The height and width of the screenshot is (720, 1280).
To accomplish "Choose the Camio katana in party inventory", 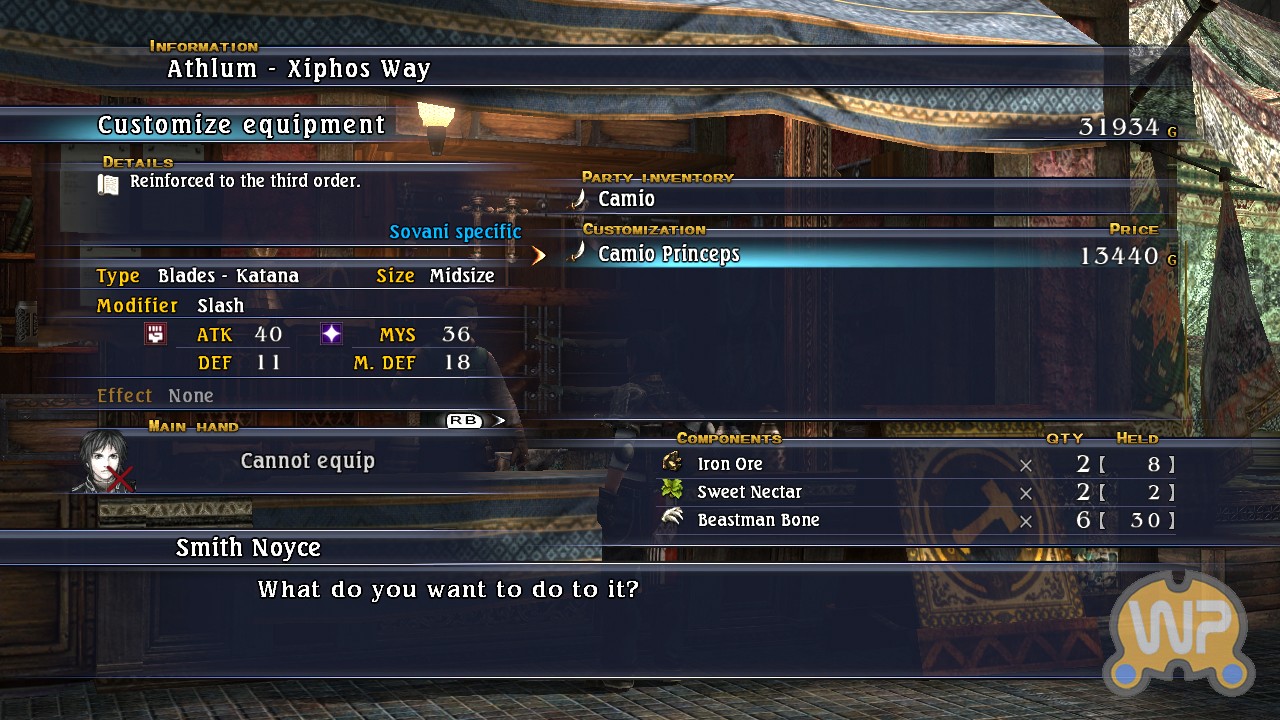I will (x=626, y=199).
